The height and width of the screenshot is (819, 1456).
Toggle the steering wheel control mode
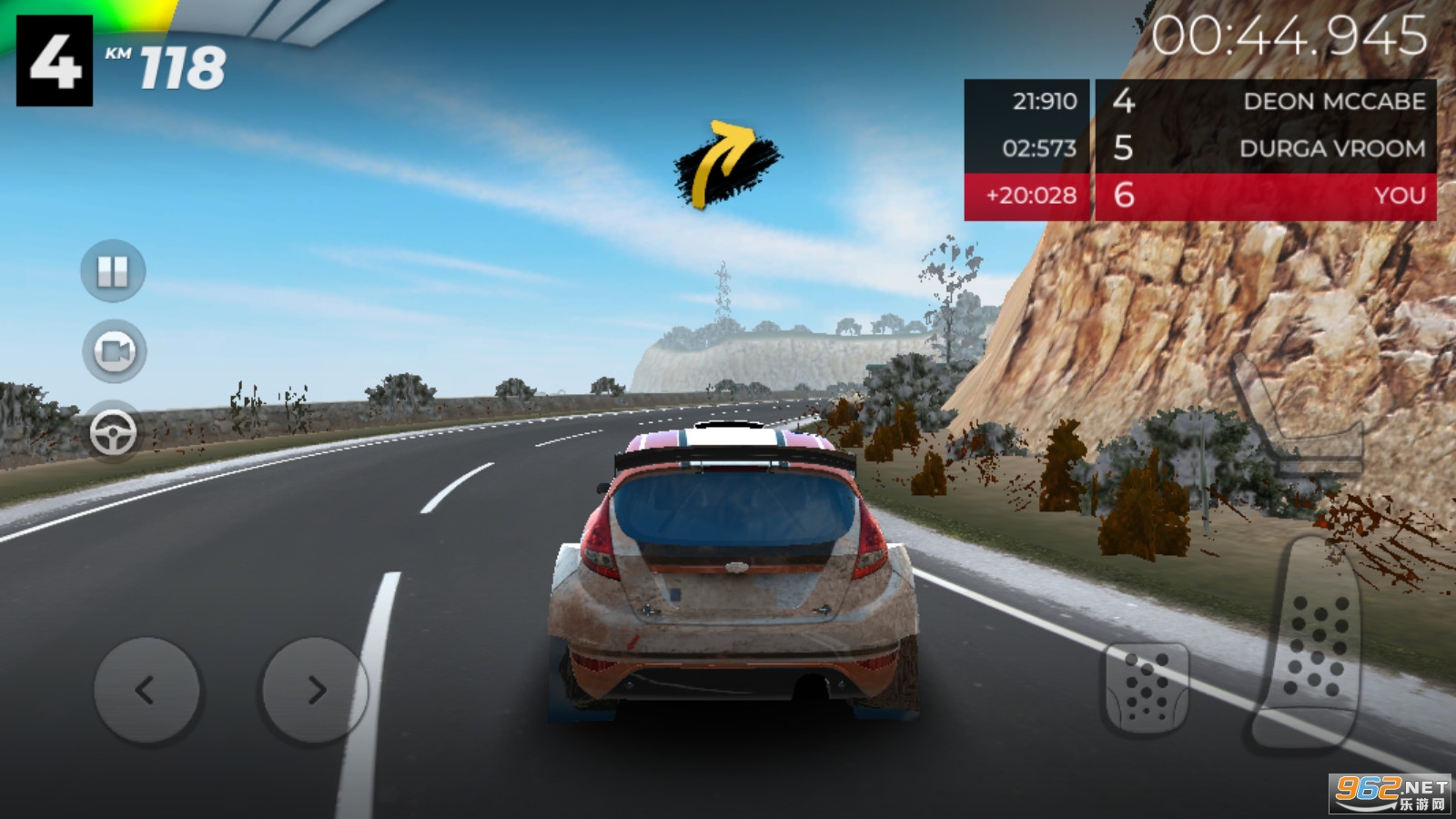tap(114, 433)
